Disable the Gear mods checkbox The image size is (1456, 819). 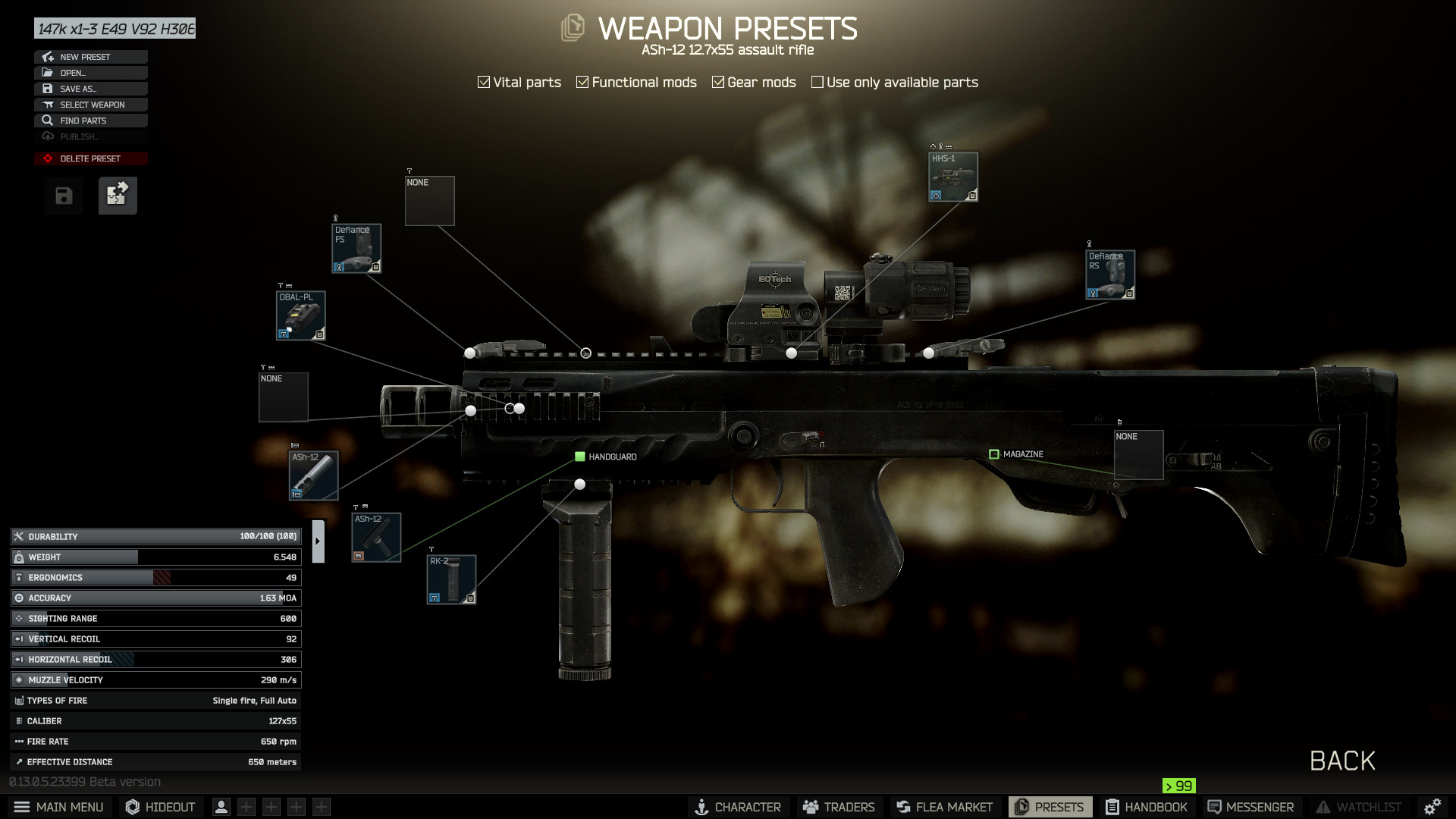click(719, 81)
